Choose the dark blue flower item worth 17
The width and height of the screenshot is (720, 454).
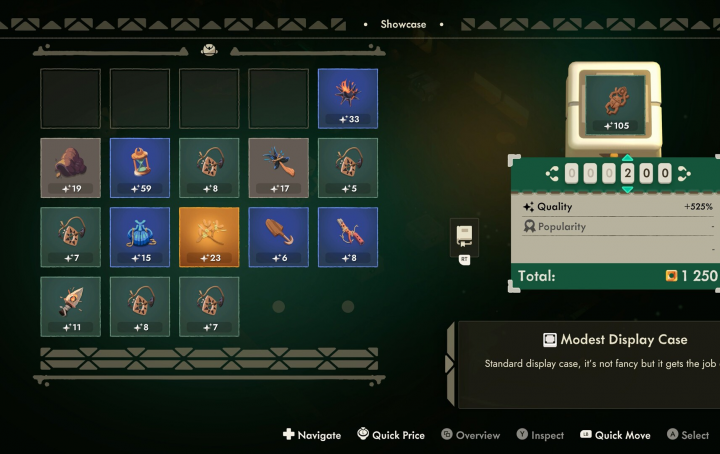point(278,166)
